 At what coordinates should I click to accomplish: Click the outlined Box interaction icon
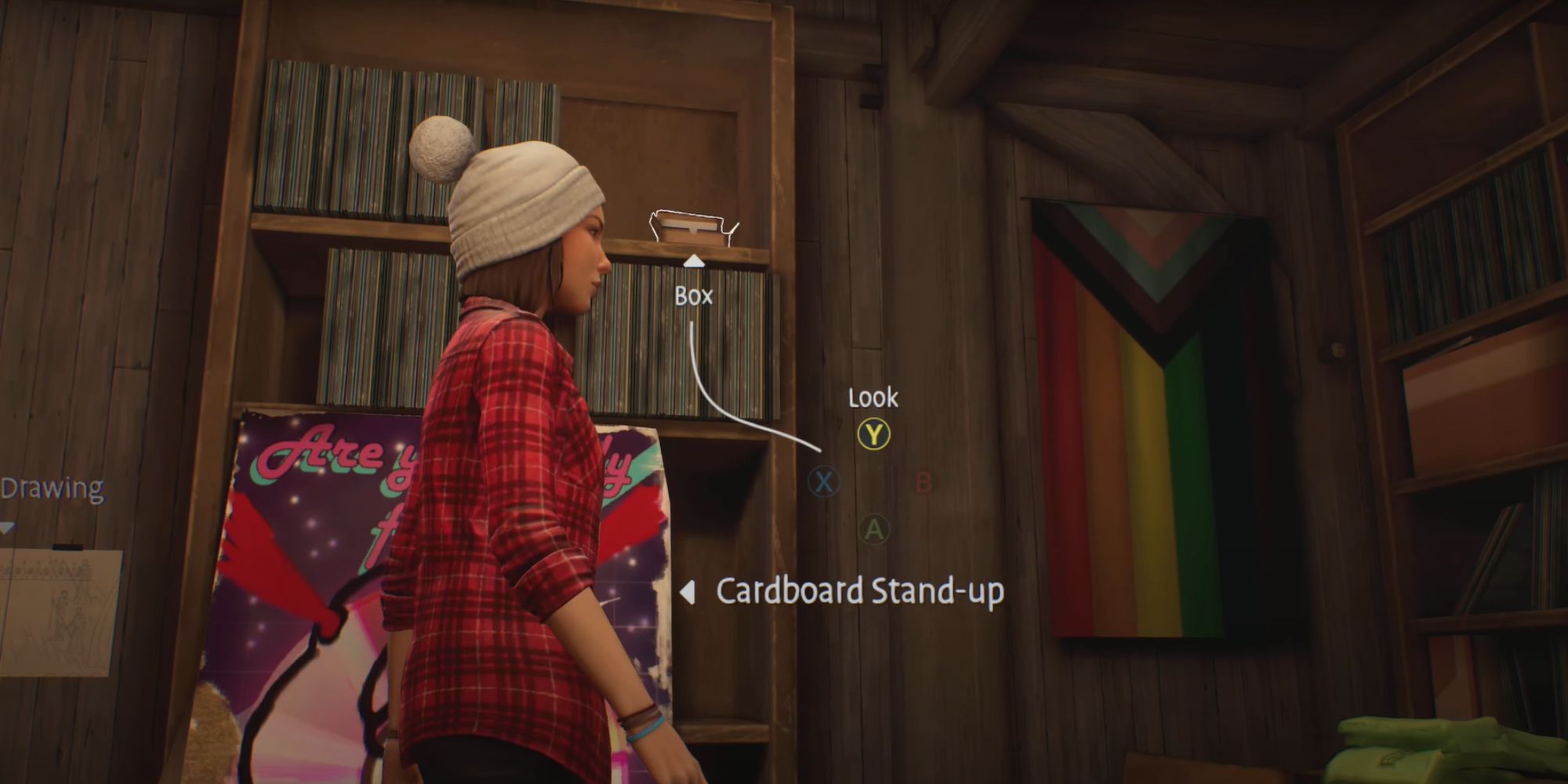[x=691, y=227]
